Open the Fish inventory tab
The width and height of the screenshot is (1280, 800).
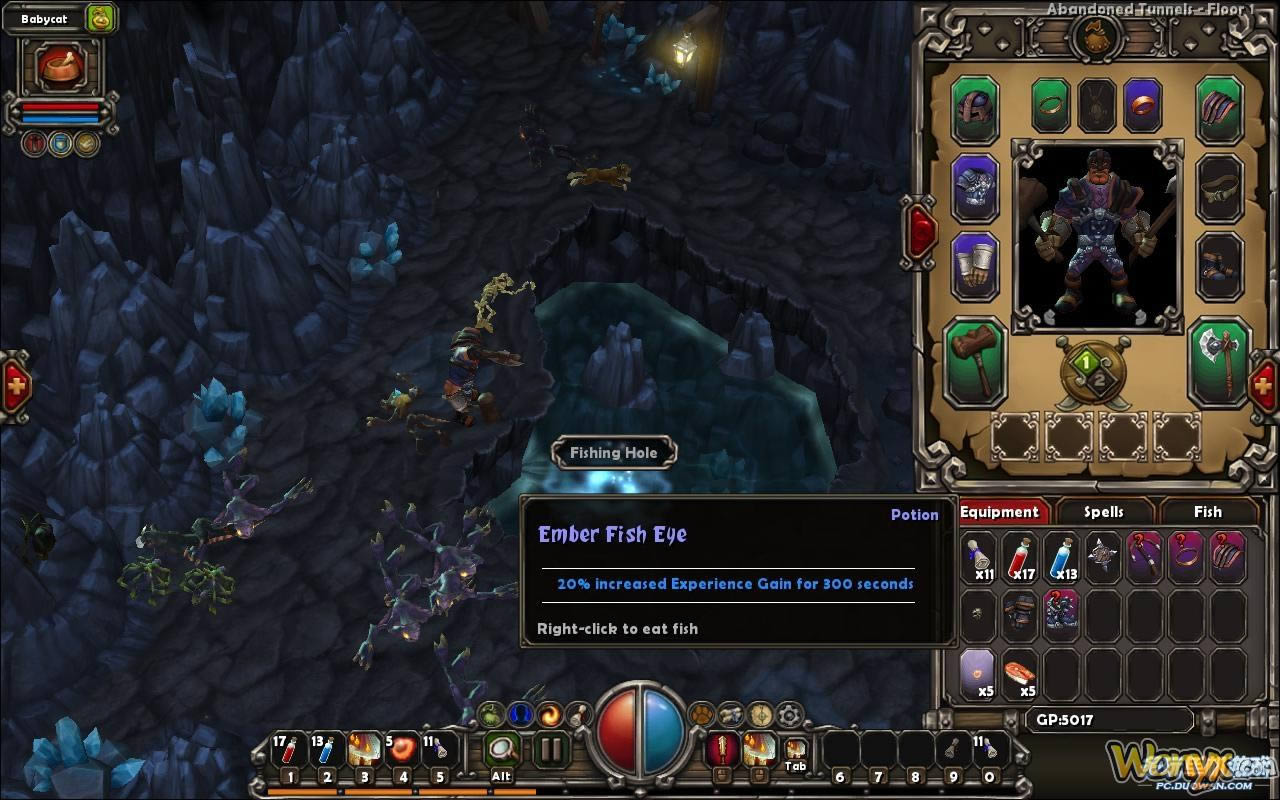click(1207, 512)
